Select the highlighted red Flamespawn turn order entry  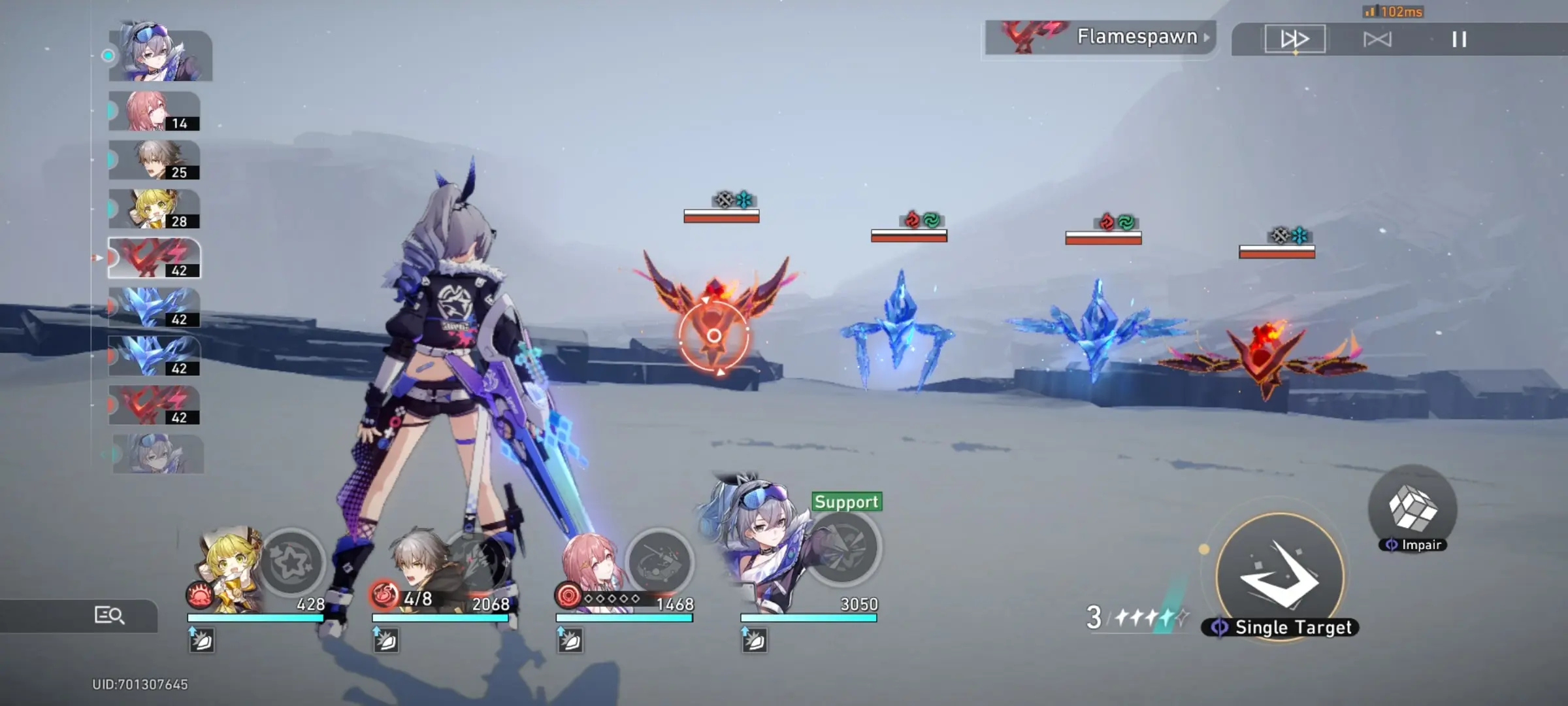[x=154, y=258]
